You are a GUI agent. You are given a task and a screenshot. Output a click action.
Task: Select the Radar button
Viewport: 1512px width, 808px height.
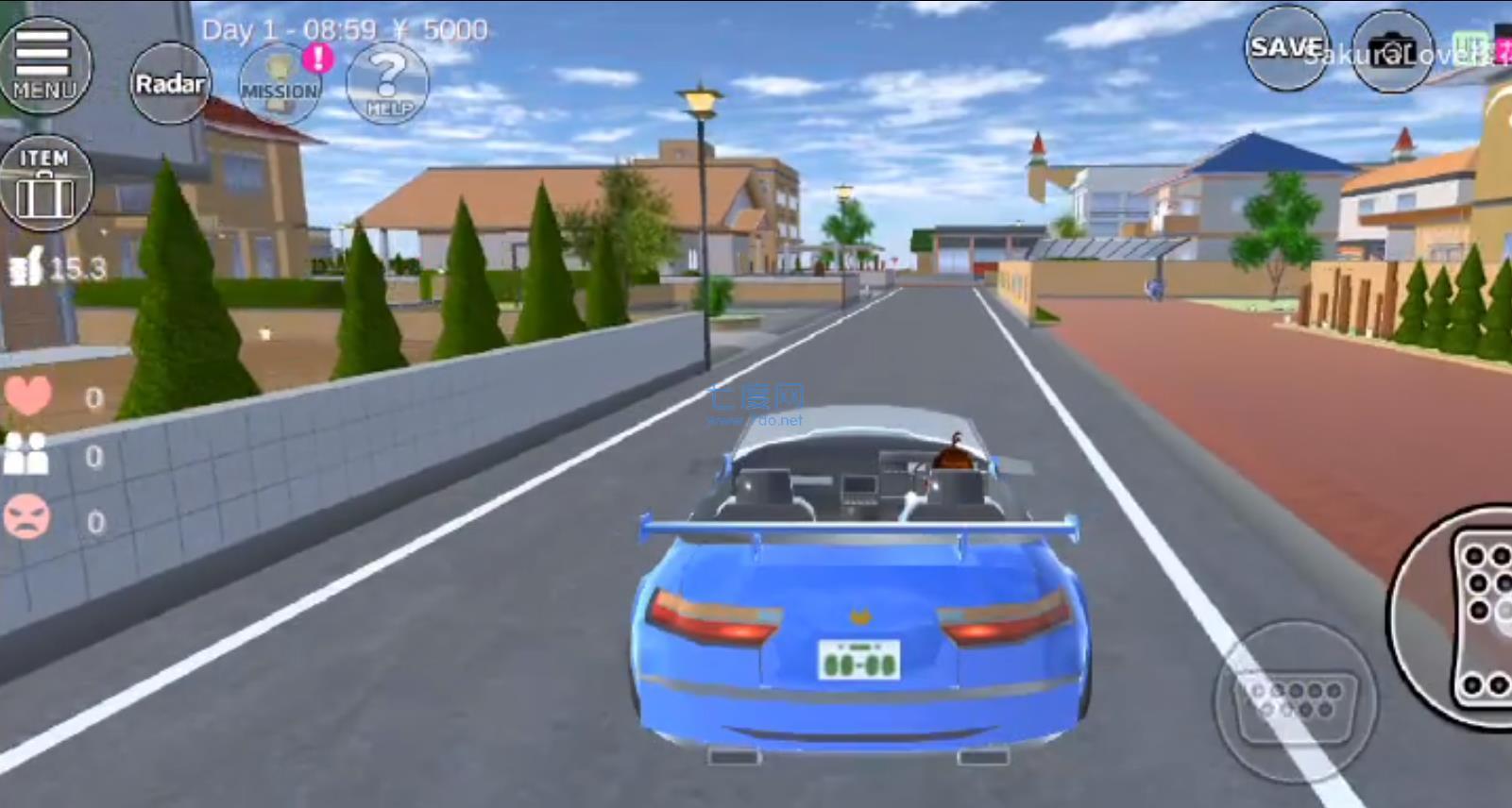pyautogui.click(x=170, y=84)
